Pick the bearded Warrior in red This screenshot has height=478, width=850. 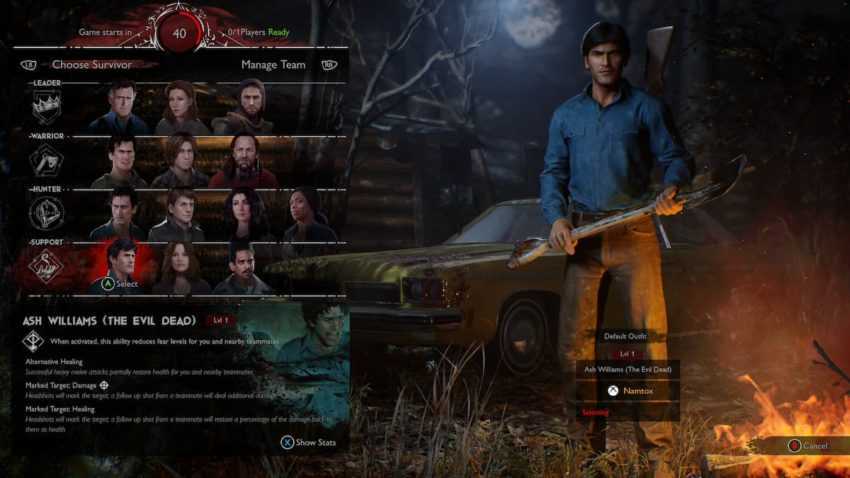242,162
